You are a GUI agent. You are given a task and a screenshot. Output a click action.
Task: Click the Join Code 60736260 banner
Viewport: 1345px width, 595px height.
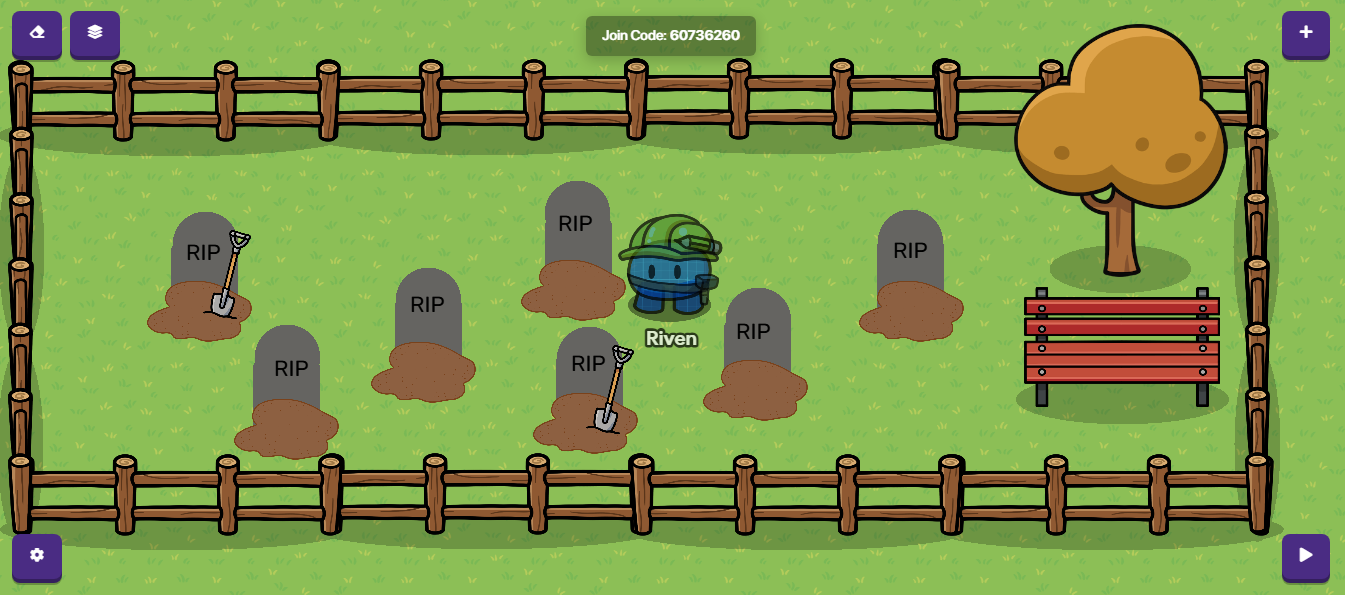click(670, 36)
